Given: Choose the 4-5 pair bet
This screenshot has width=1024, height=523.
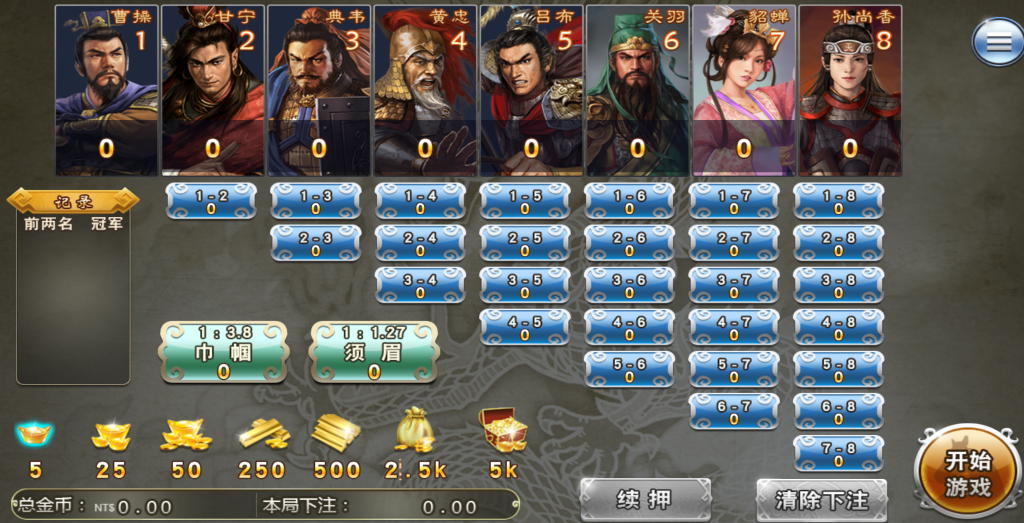Looking at the screenshot, I should (524, 327).
